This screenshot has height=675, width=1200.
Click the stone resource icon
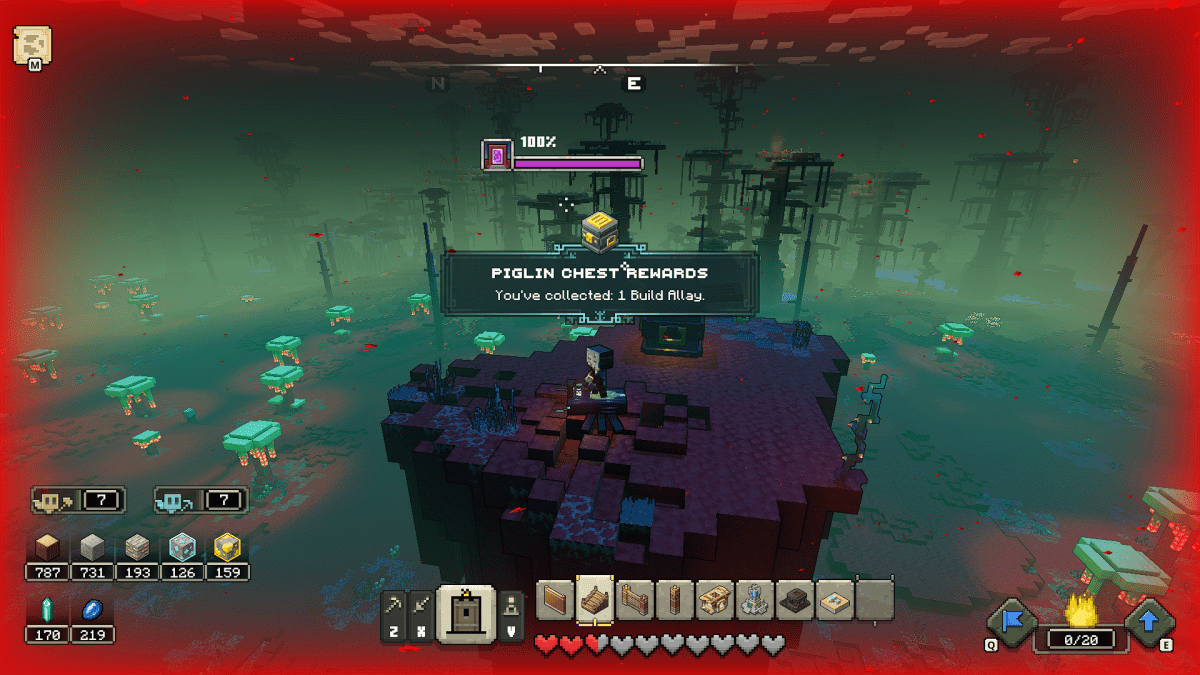(92, 547)
